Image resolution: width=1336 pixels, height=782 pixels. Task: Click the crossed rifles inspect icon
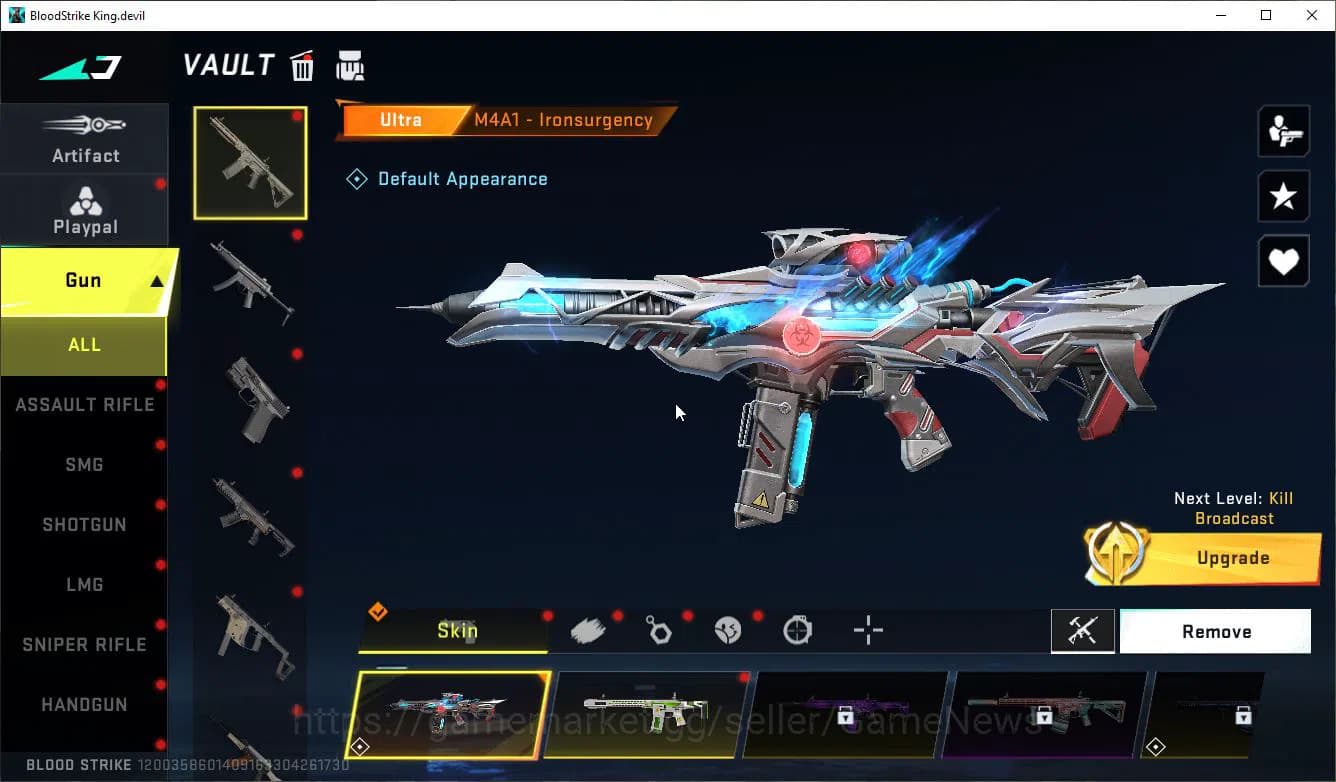click(1083, 631)
